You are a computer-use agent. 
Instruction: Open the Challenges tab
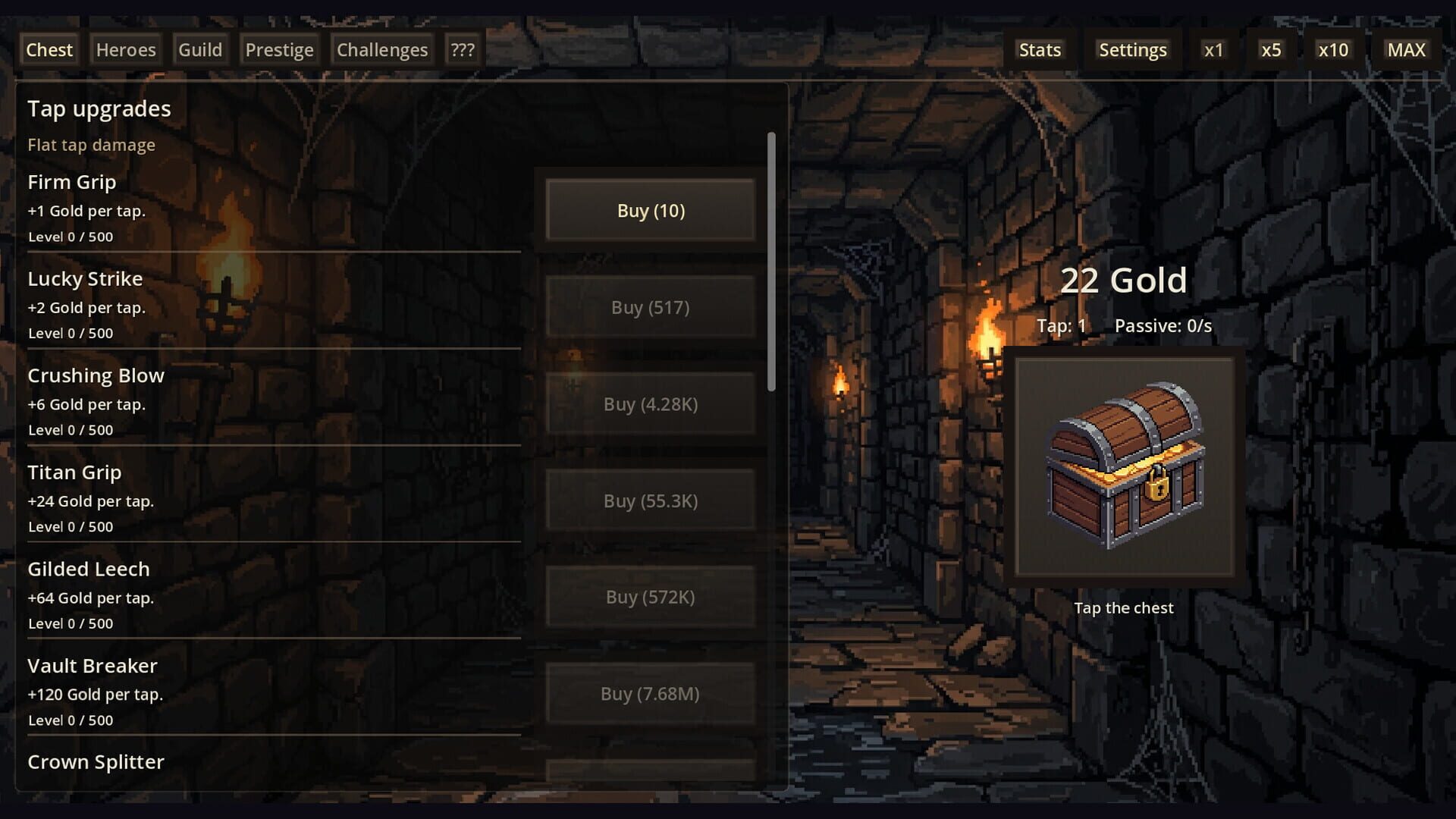point(381,49)
